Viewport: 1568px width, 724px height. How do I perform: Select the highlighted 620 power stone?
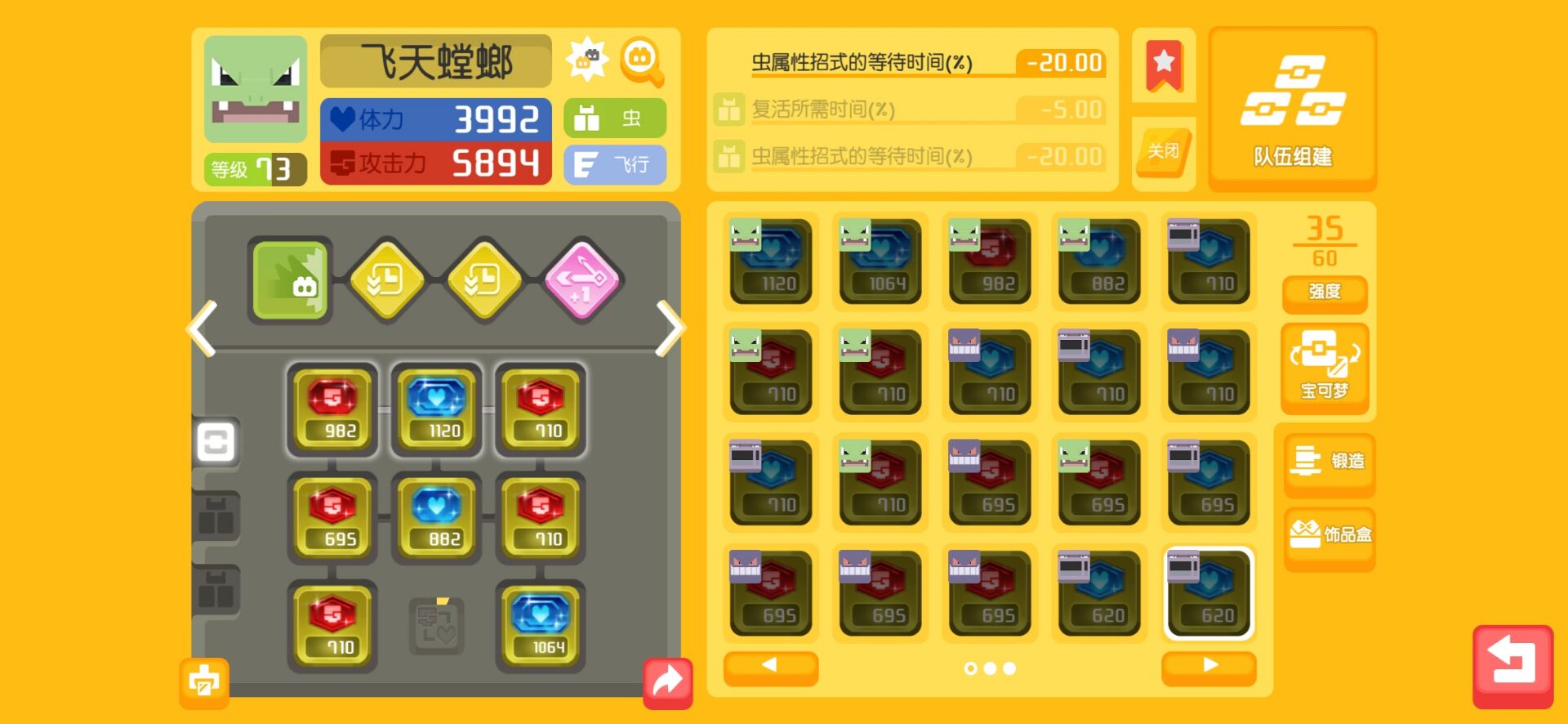coord(1209,594)
